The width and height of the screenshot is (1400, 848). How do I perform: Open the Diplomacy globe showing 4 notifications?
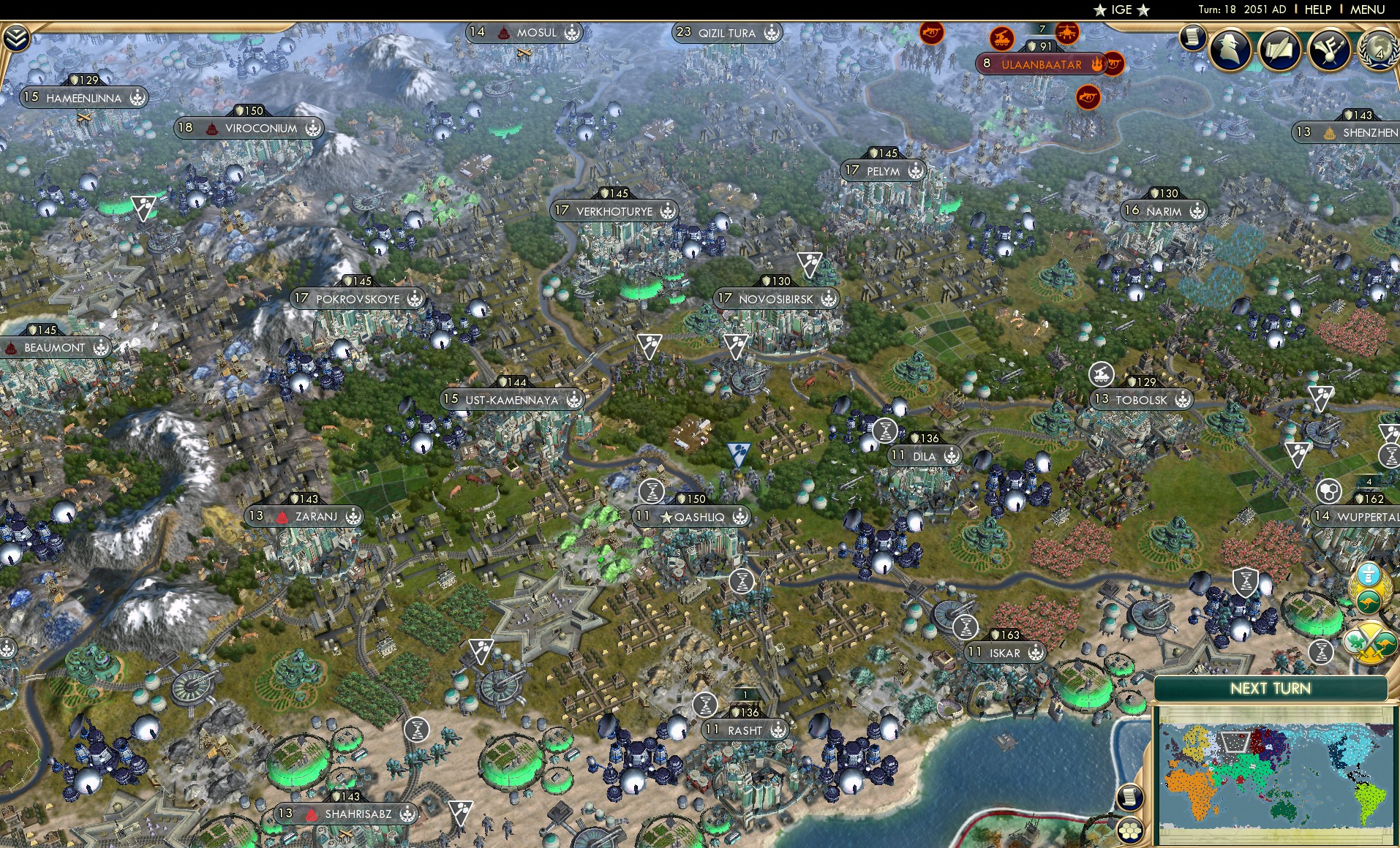coord(1380,50)
